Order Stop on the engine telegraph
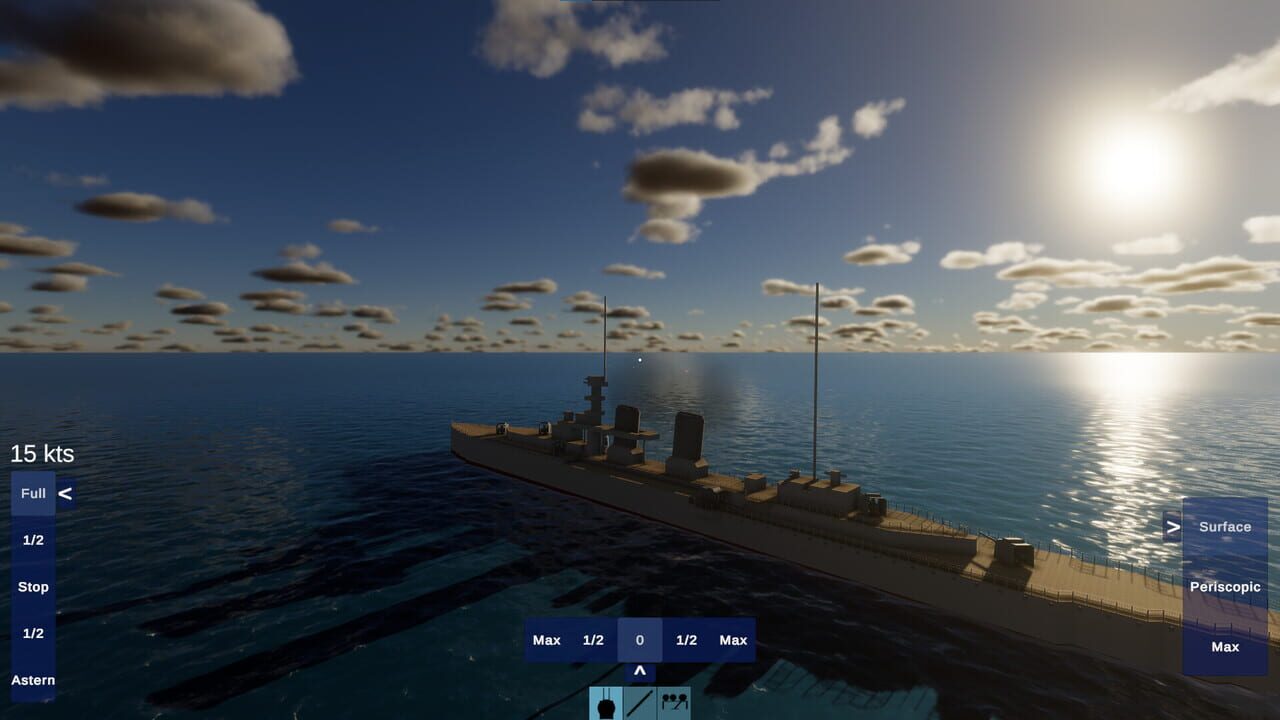Viewport: 1280px width, 720px height. click(x=33, y=586)
